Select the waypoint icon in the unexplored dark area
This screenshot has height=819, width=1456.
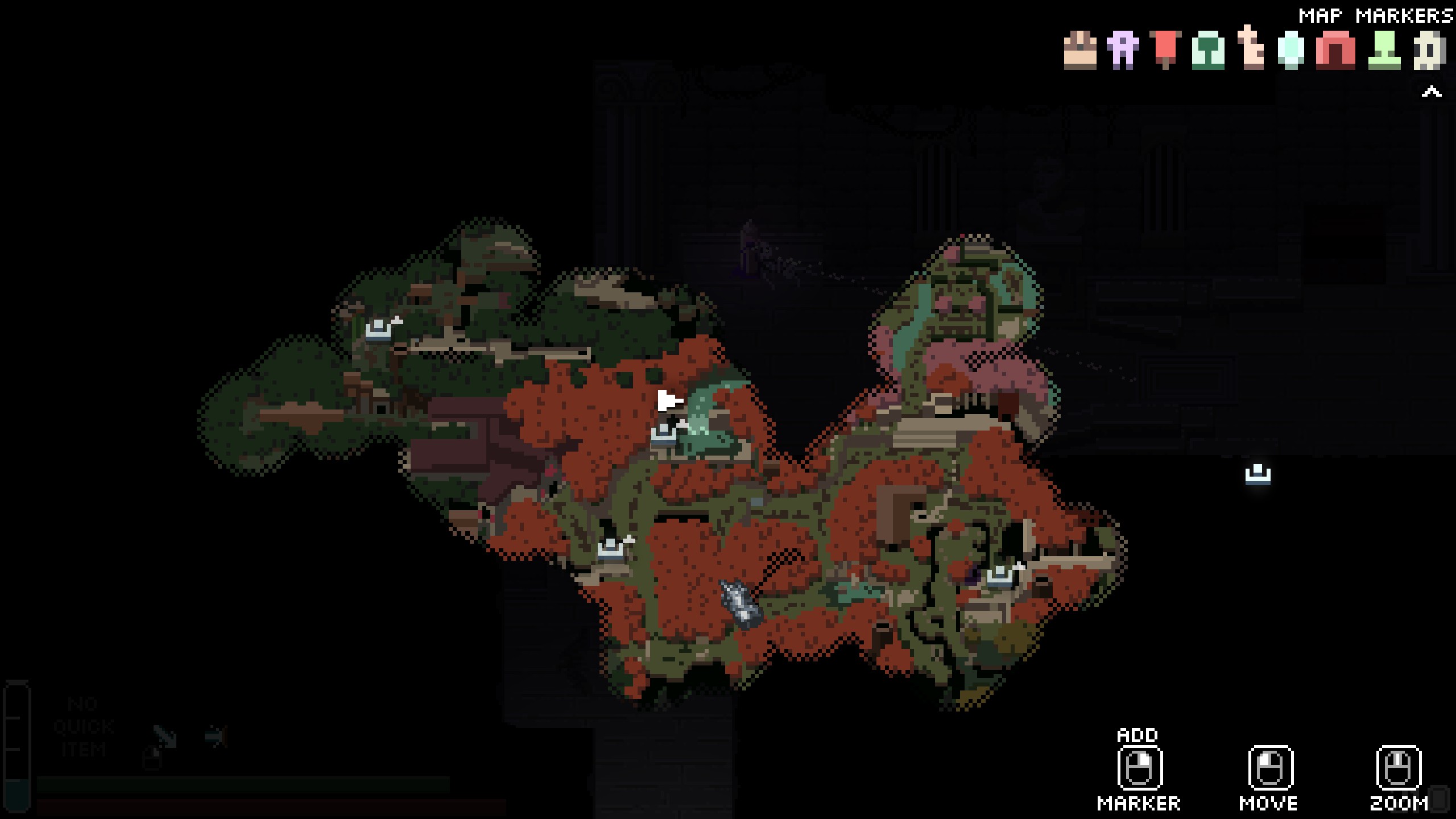tap(1258, 475)
